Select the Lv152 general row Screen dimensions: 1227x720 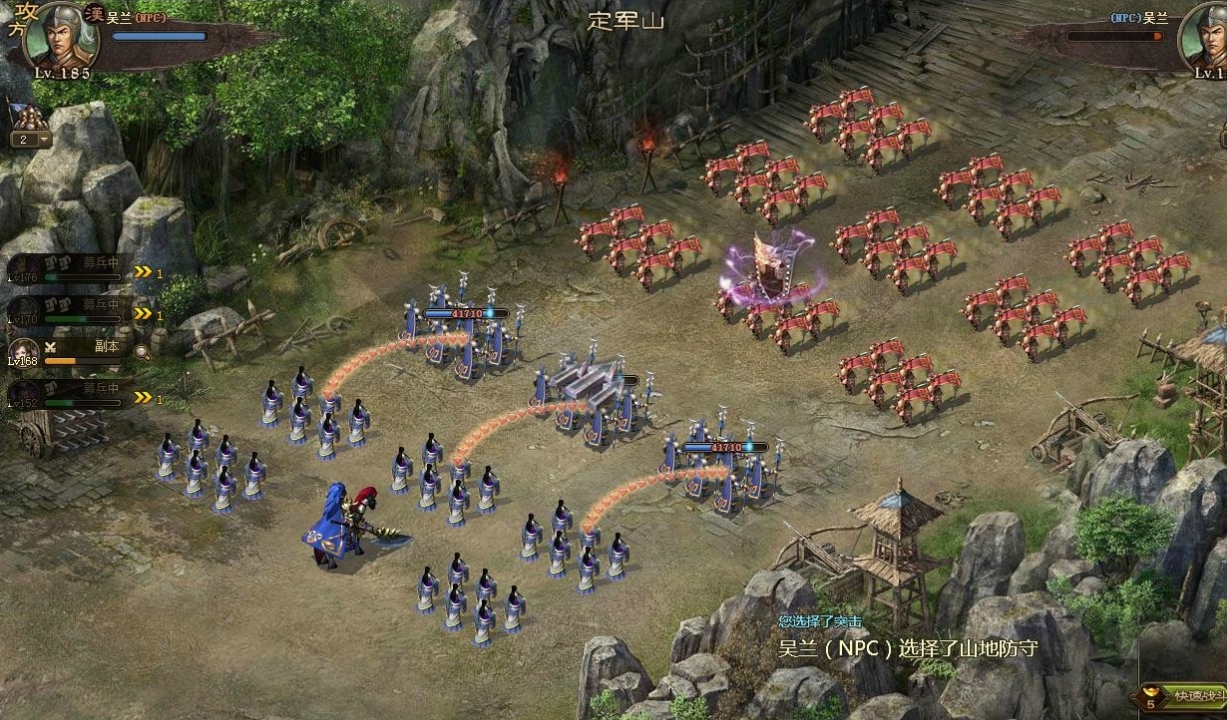[x=70, y=395]
